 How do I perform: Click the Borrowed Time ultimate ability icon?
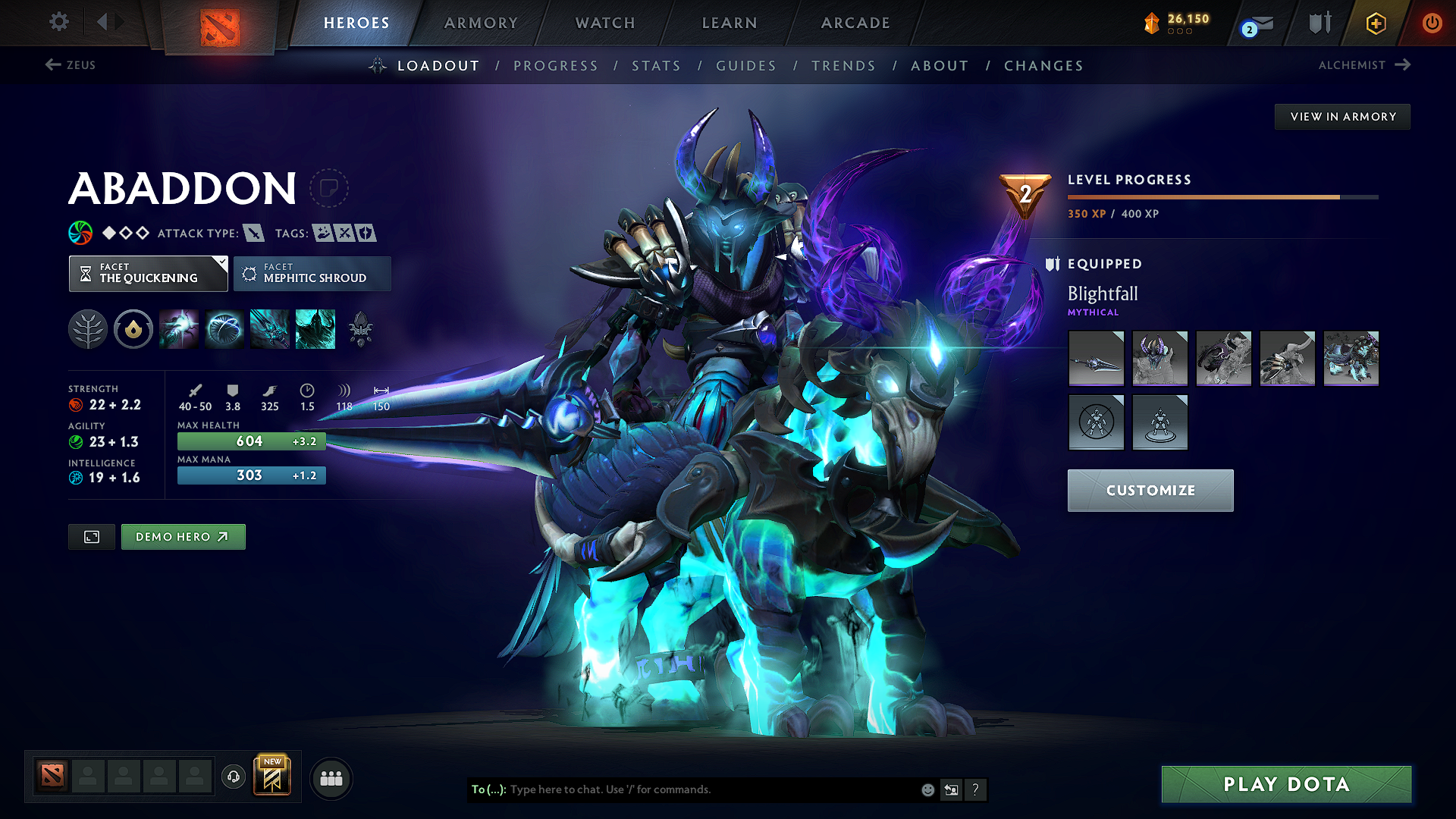click(x=315, y=329)
